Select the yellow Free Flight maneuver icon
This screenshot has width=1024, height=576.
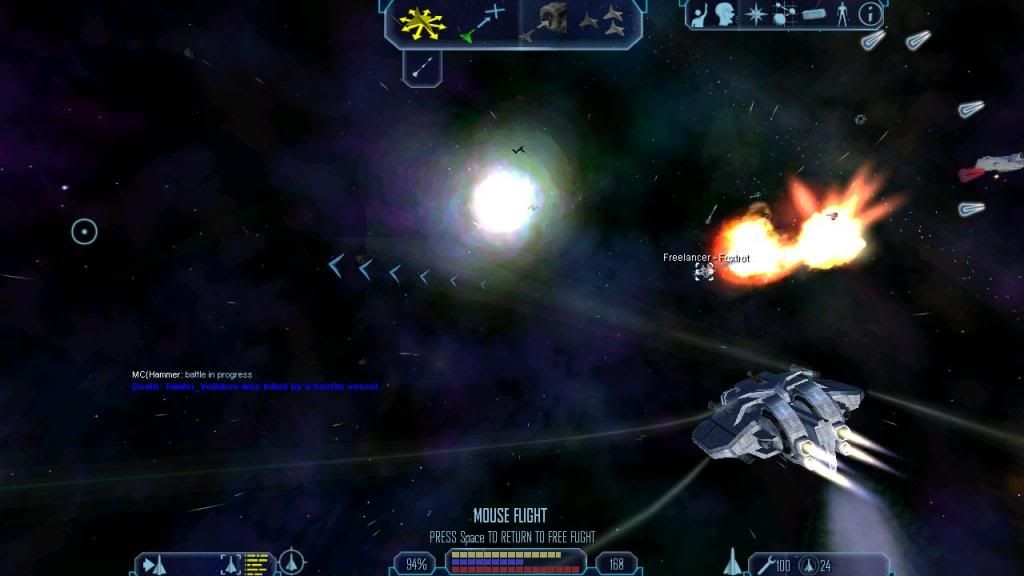pyautogui.click(x=422, y=22)
